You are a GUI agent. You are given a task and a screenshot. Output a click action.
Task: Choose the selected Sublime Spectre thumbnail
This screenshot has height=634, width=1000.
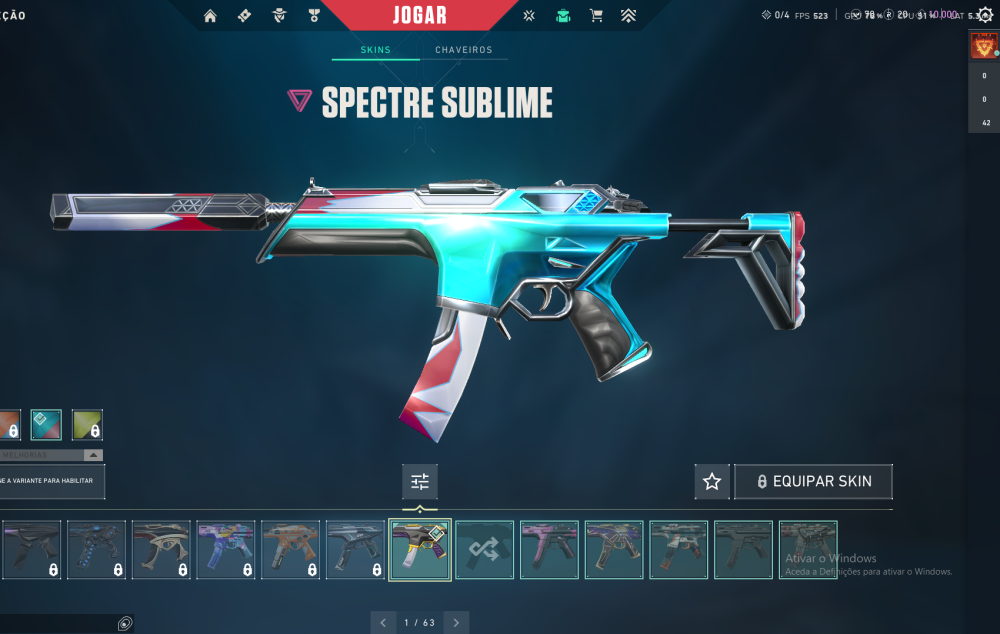pyautogui.click(x=420, y=549)
